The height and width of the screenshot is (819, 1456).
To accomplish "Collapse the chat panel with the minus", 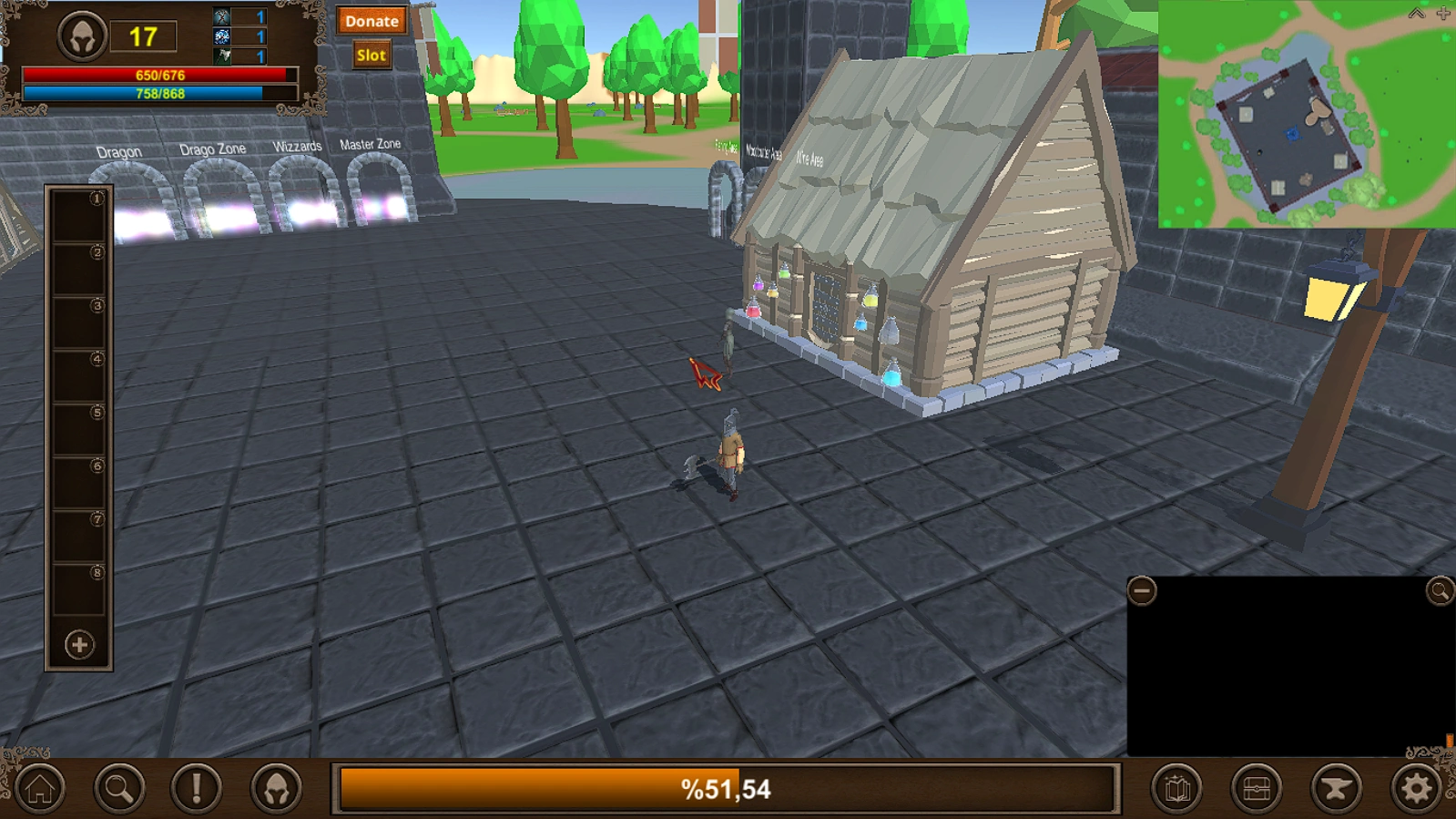I will pos(1145,592).
